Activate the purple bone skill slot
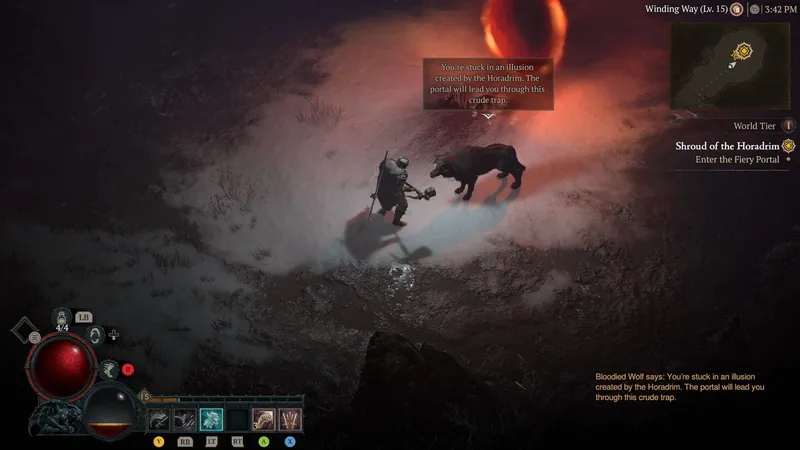The height and width of the screenshot is (450, 800). click(x=263, y=419)
